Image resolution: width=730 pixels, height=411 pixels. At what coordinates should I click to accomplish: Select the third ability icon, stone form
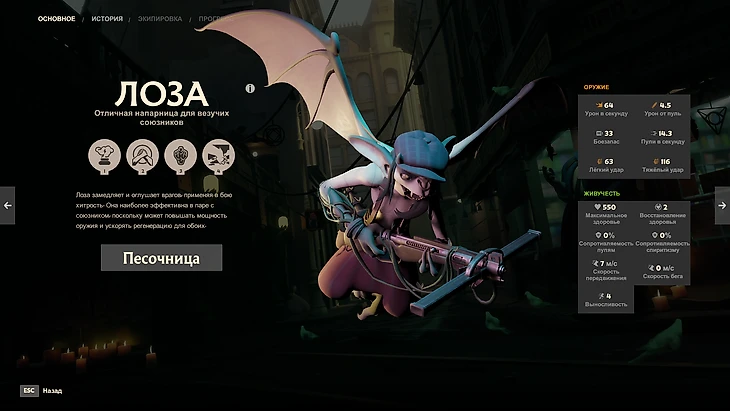point(180,156)
